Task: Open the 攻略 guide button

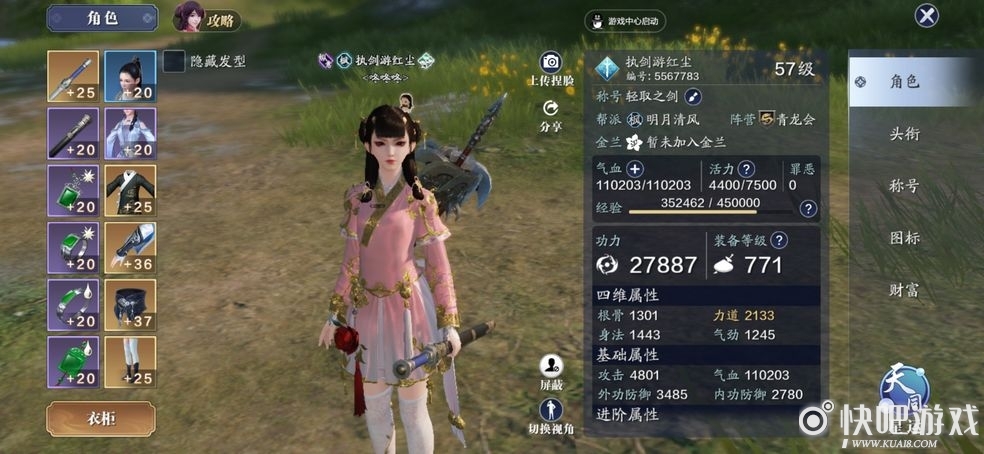Action: 208,17
